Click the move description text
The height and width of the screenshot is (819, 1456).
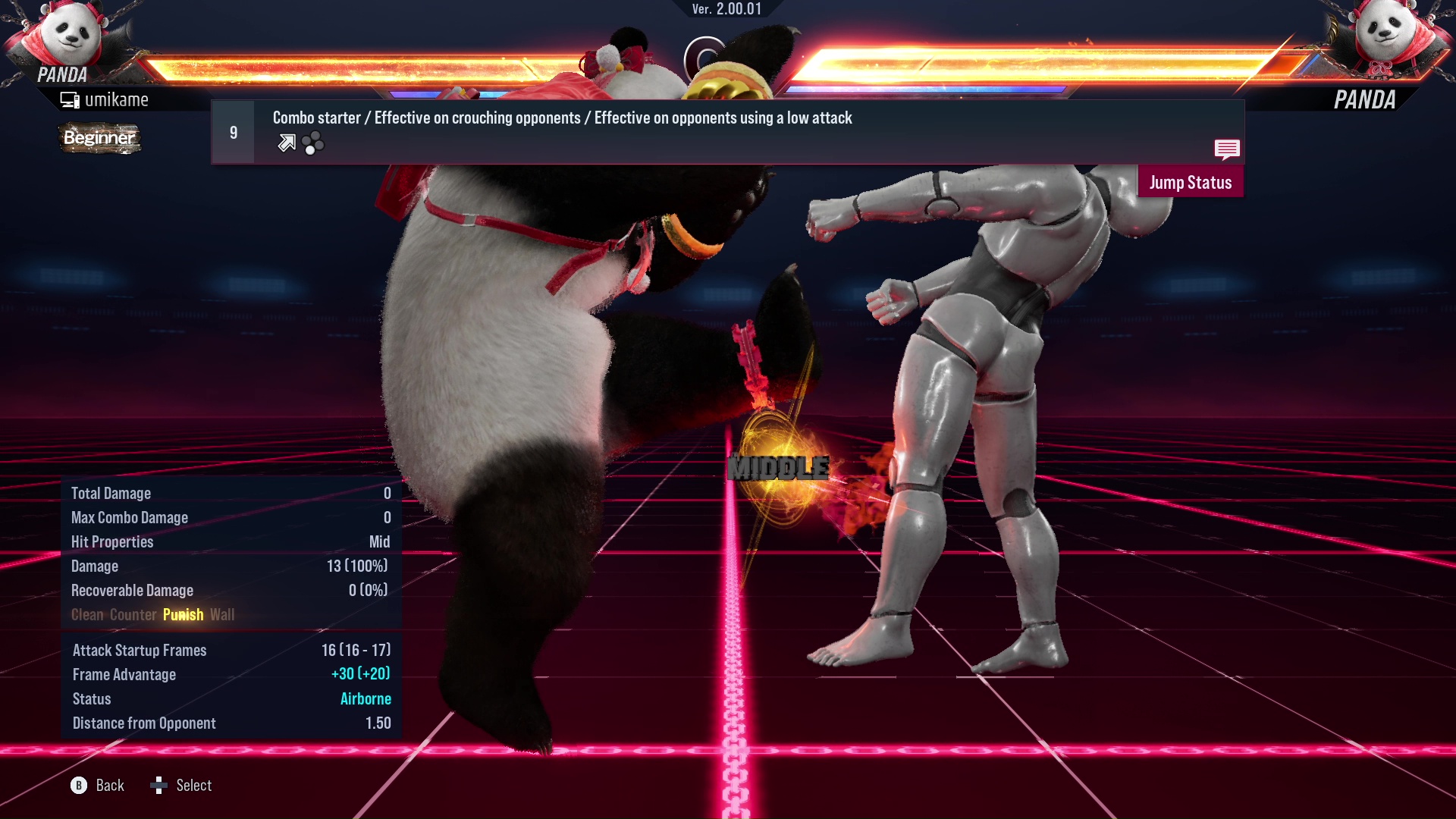click(561, 118)
